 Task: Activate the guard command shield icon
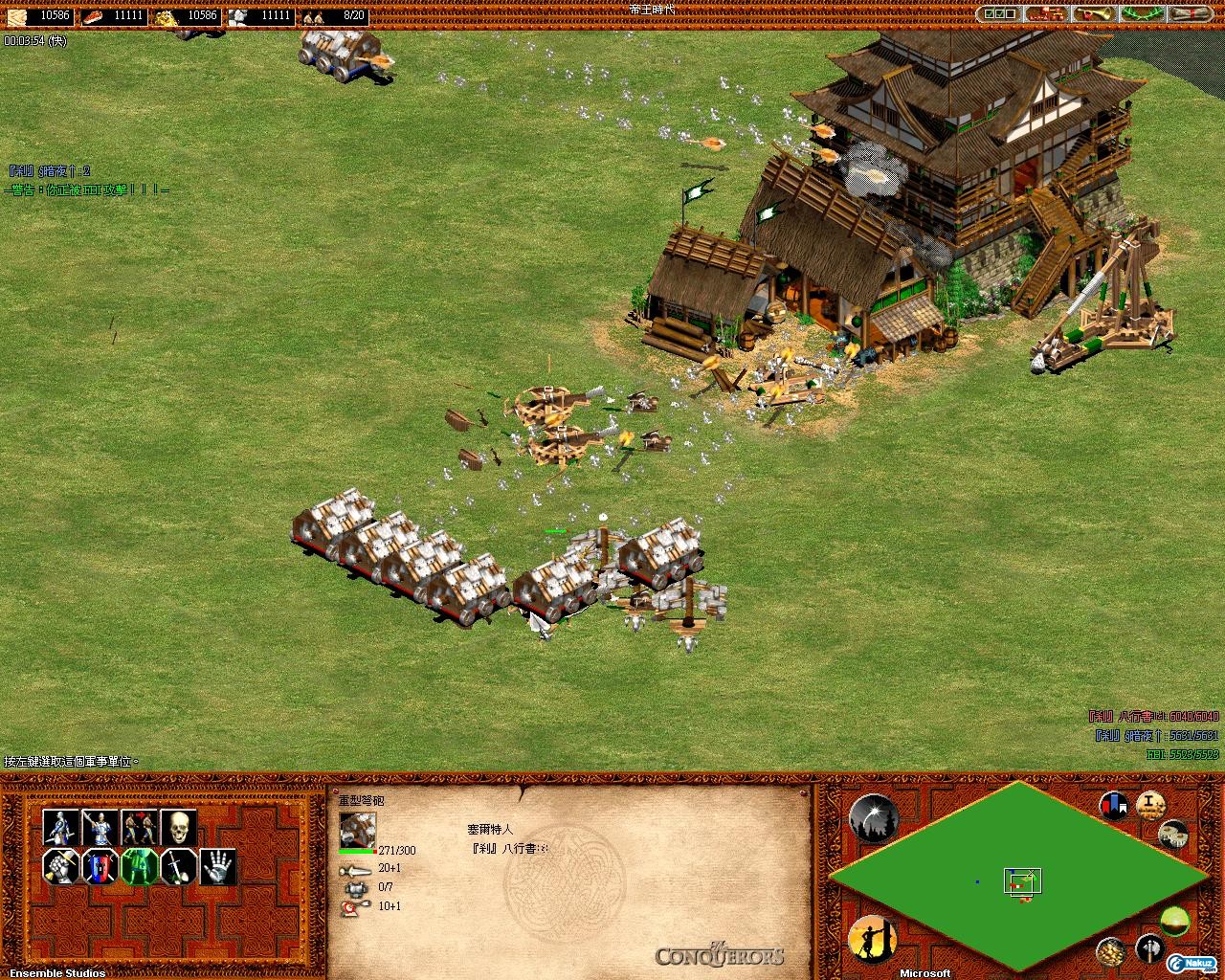pos(100,867)
